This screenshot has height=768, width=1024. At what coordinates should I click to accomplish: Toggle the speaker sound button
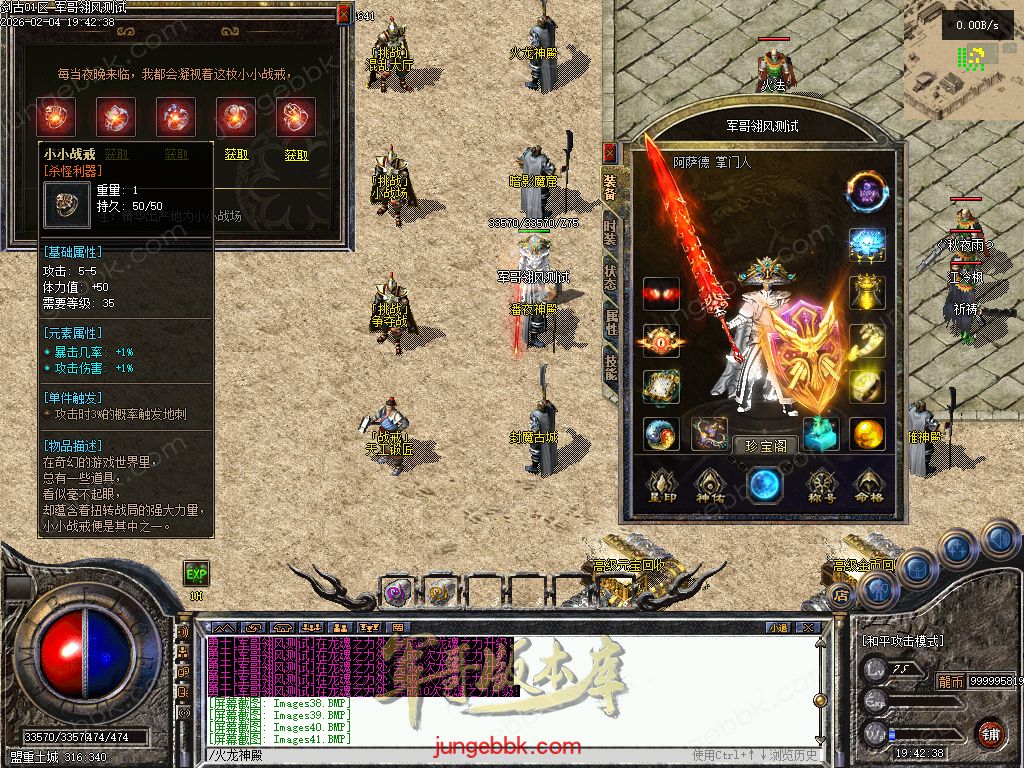tap(184, 632)
